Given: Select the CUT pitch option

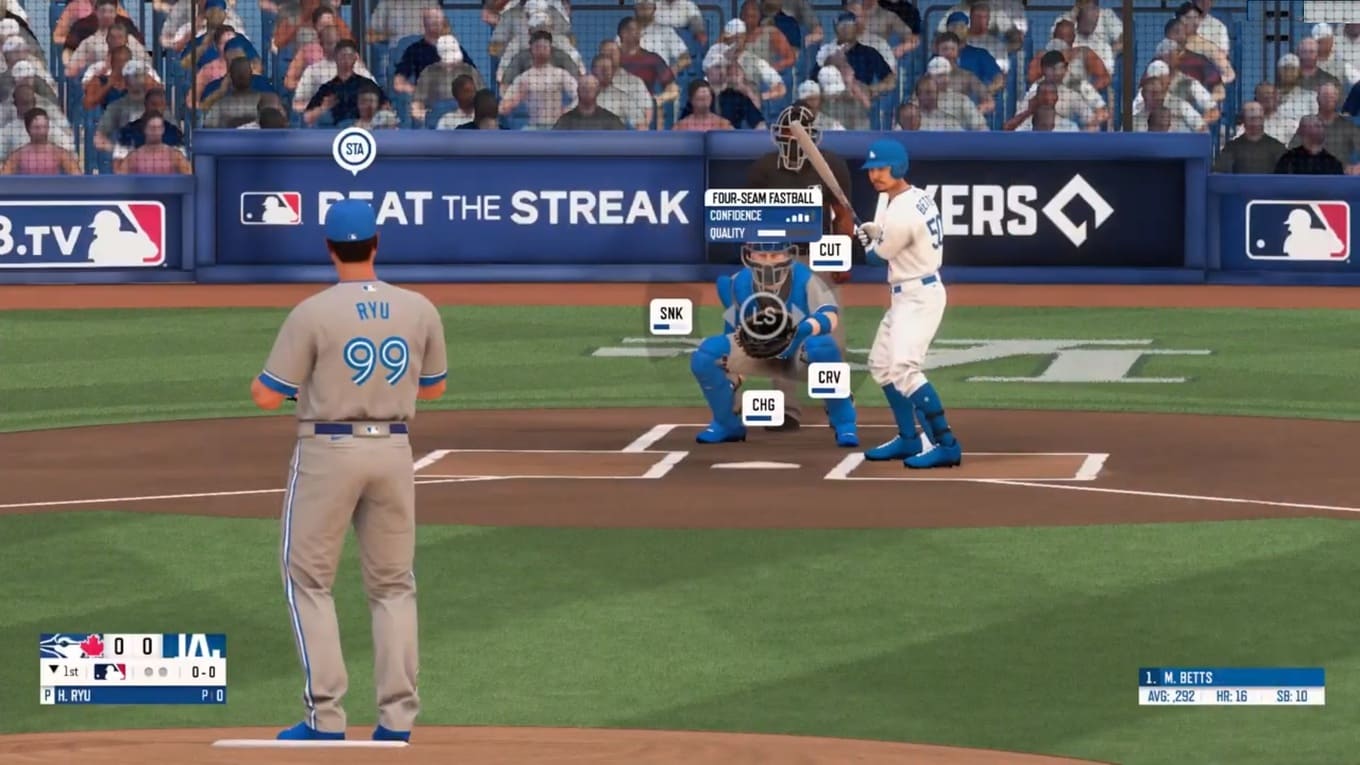Looking at the screenshot, I should [x=830, y=253].
